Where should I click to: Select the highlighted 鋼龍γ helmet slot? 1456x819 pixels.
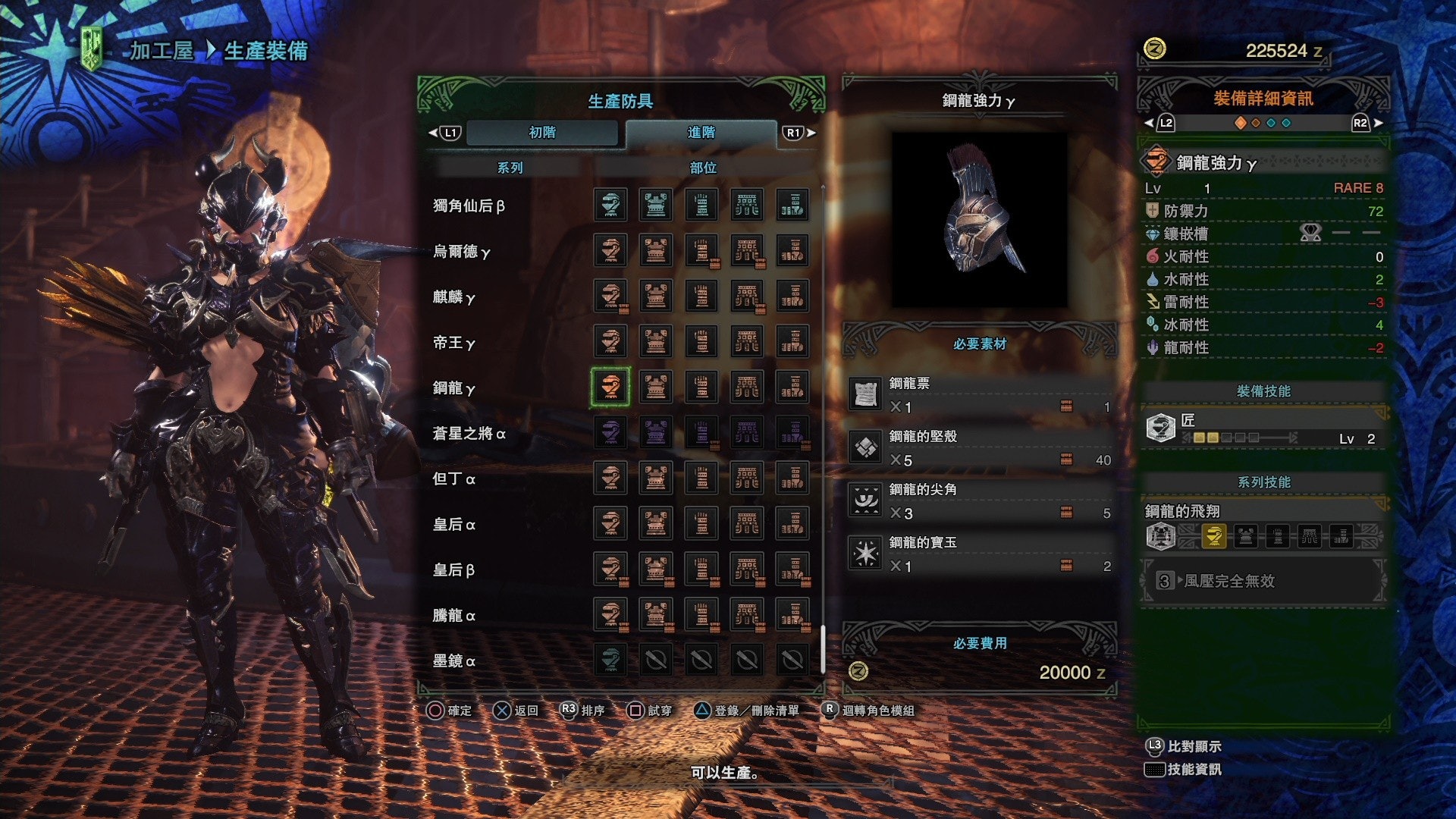click(610, 387)
